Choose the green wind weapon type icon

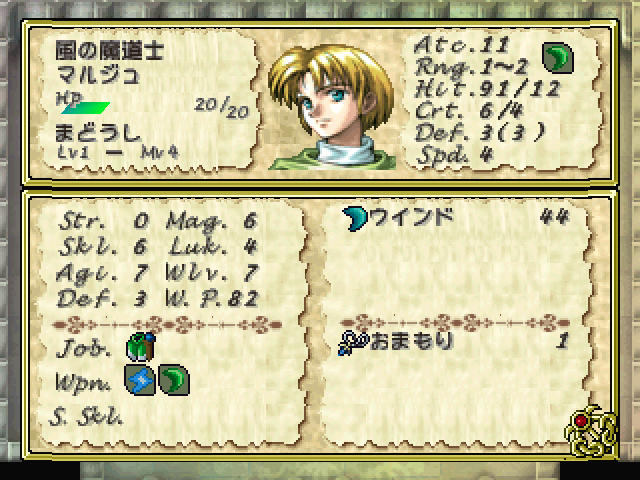tap(171, 380)
